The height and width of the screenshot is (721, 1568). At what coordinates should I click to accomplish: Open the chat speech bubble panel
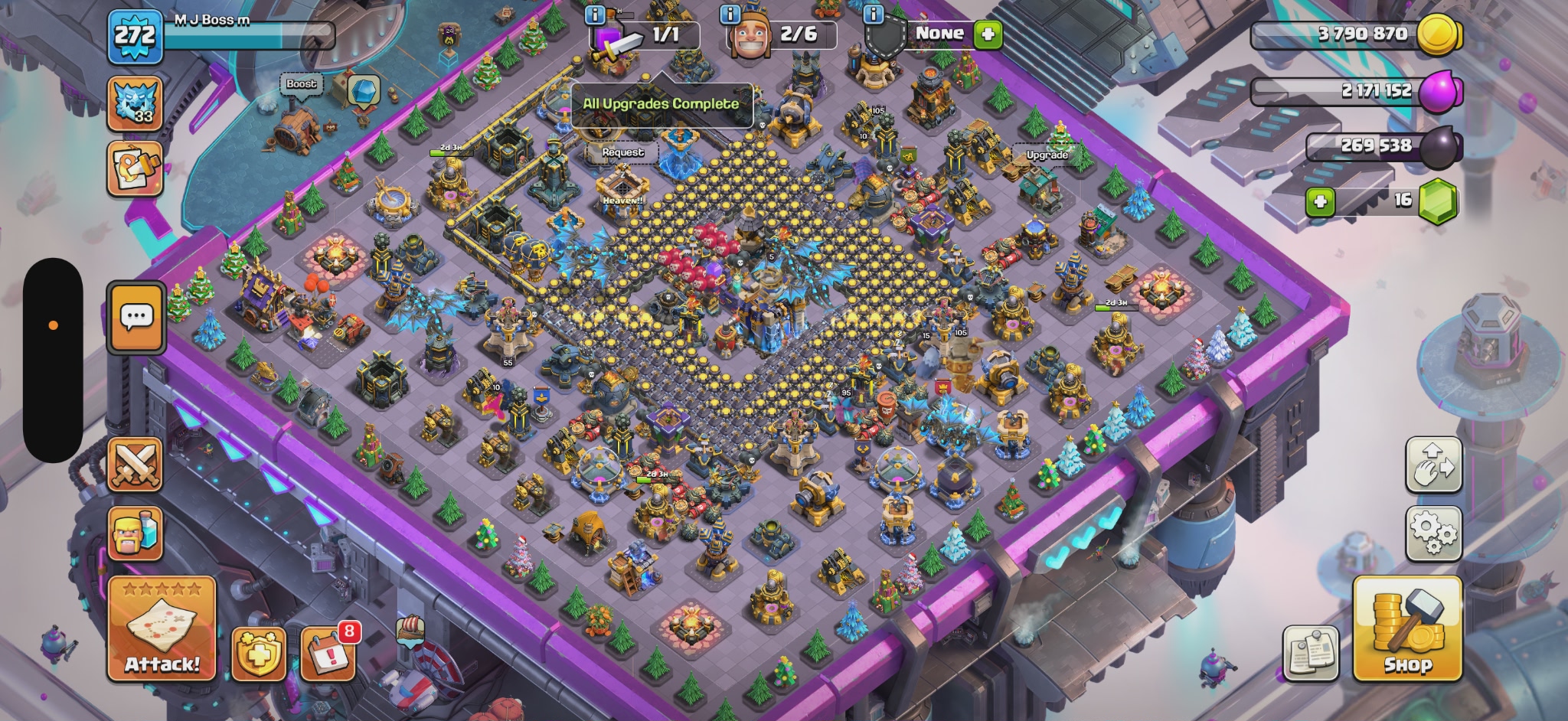click(136, 318)
